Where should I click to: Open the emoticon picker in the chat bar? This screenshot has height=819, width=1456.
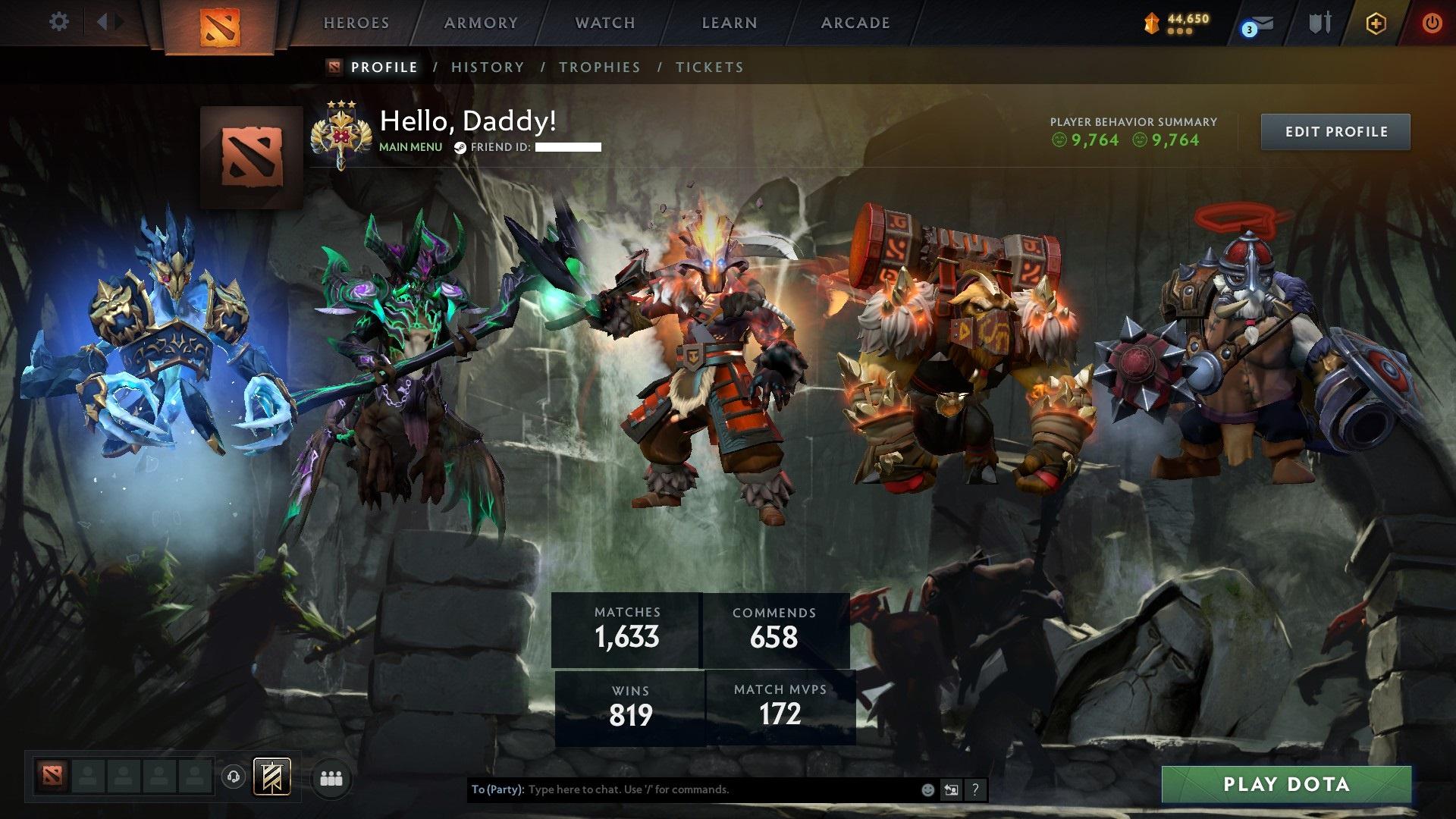(x=927, y=789)
